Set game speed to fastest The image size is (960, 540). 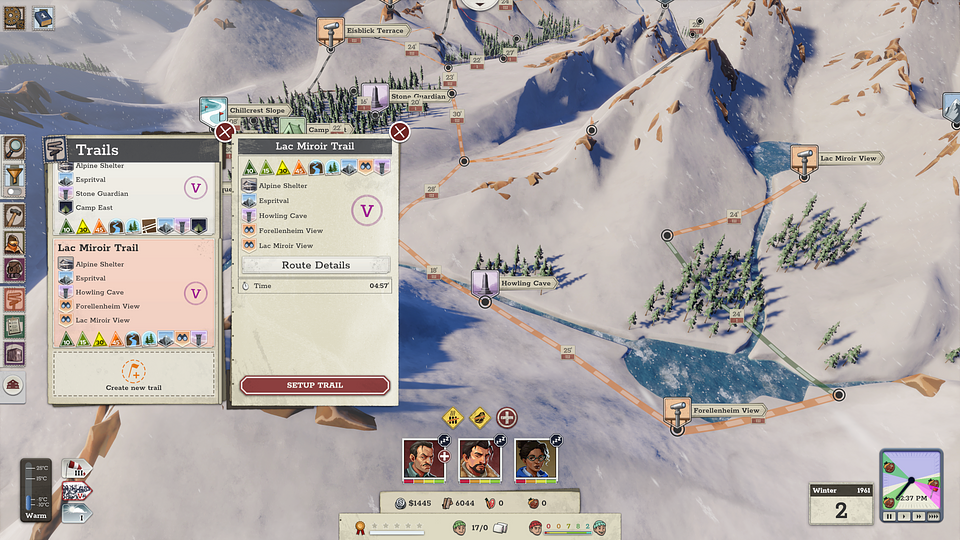(933, 517)
